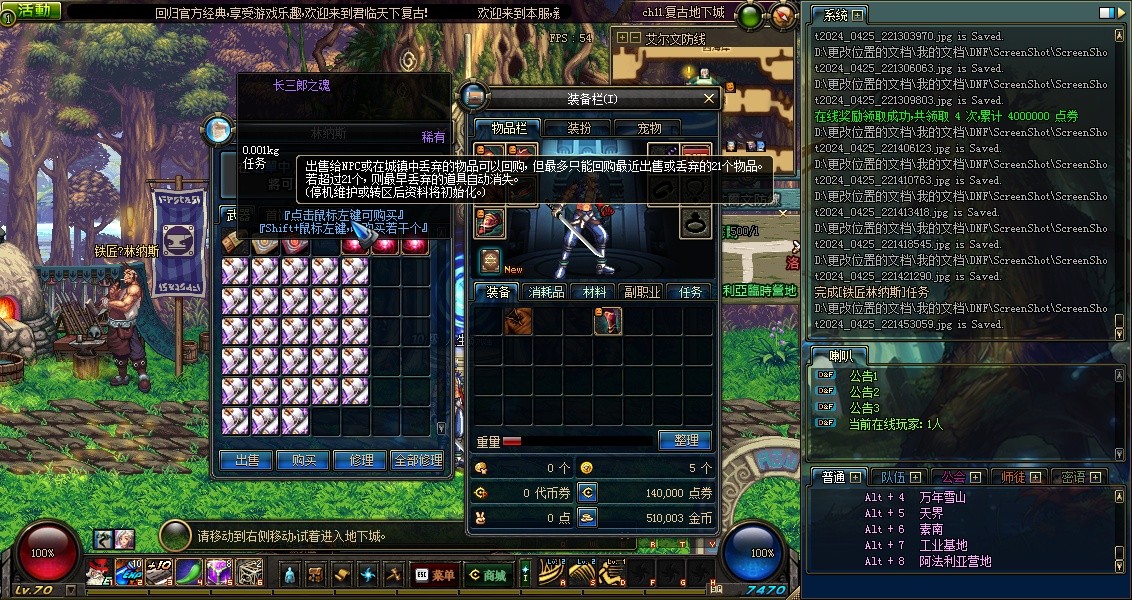
Task: Click the 购买 buy button
Action: pyautogui.click(x=304, y=460)
